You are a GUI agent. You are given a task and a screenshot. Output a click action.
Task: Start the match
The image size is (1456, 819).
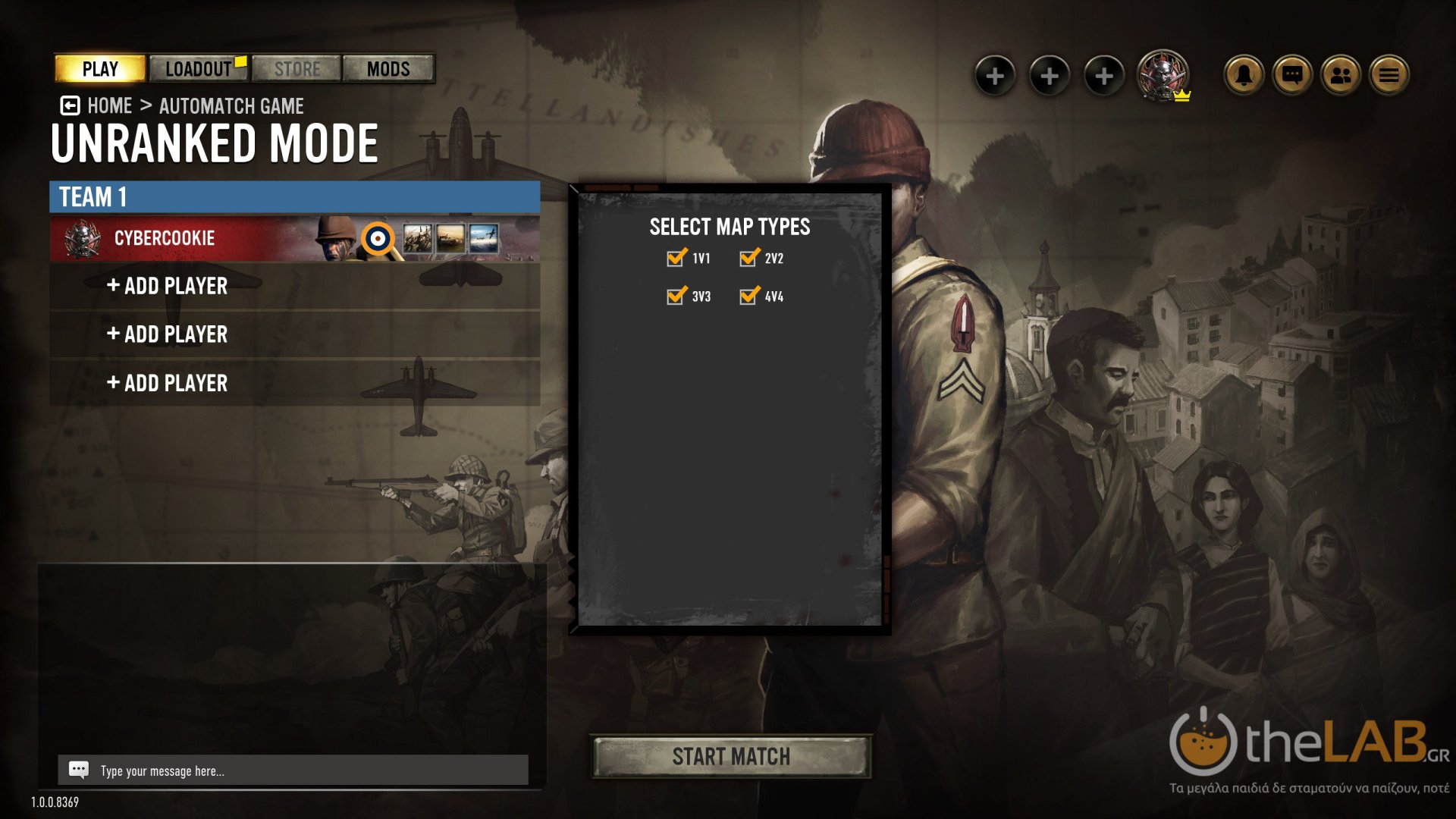731,756
